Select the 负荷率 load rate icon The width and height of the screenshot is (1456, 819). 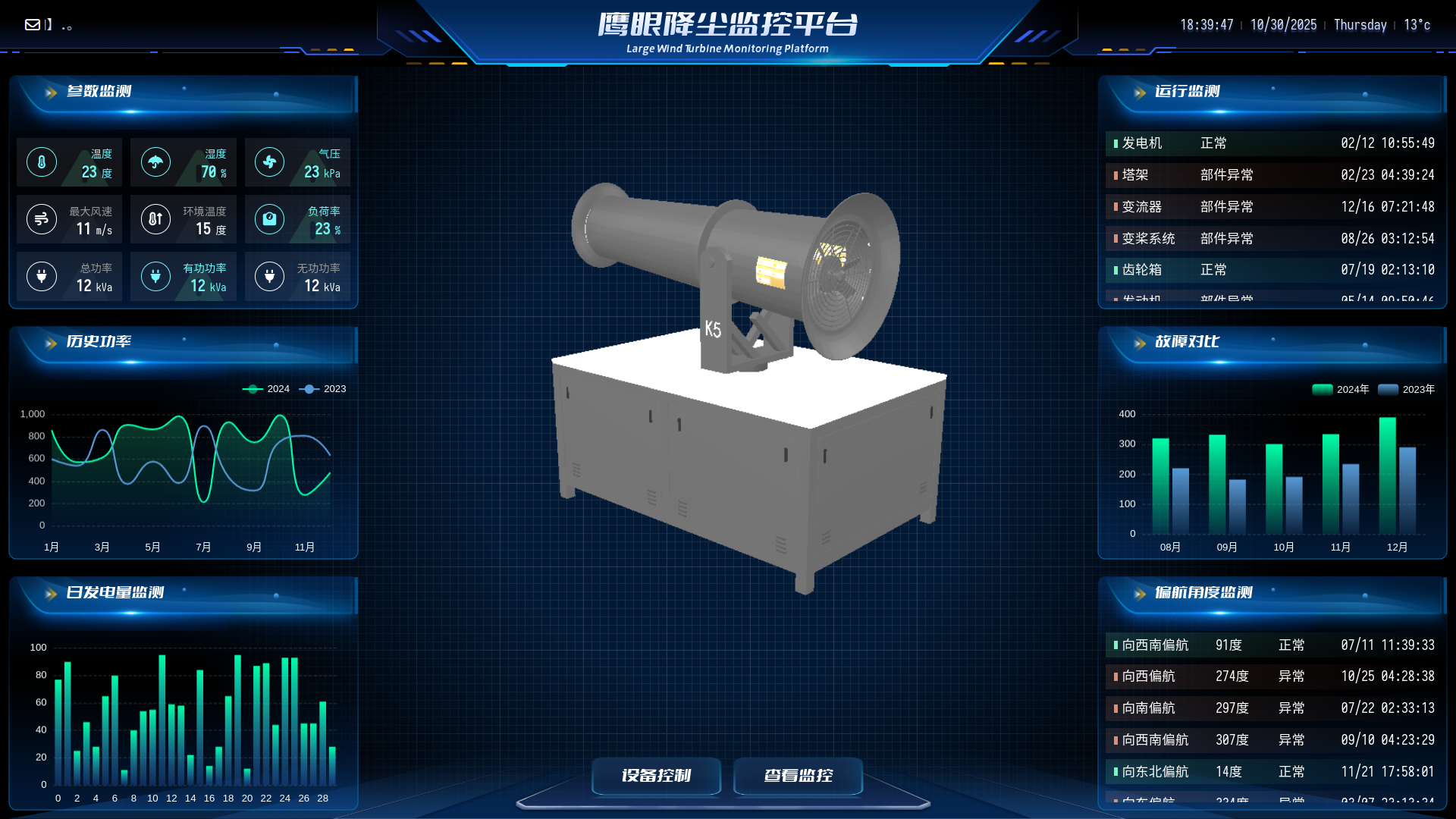click(x=270, y=219)
